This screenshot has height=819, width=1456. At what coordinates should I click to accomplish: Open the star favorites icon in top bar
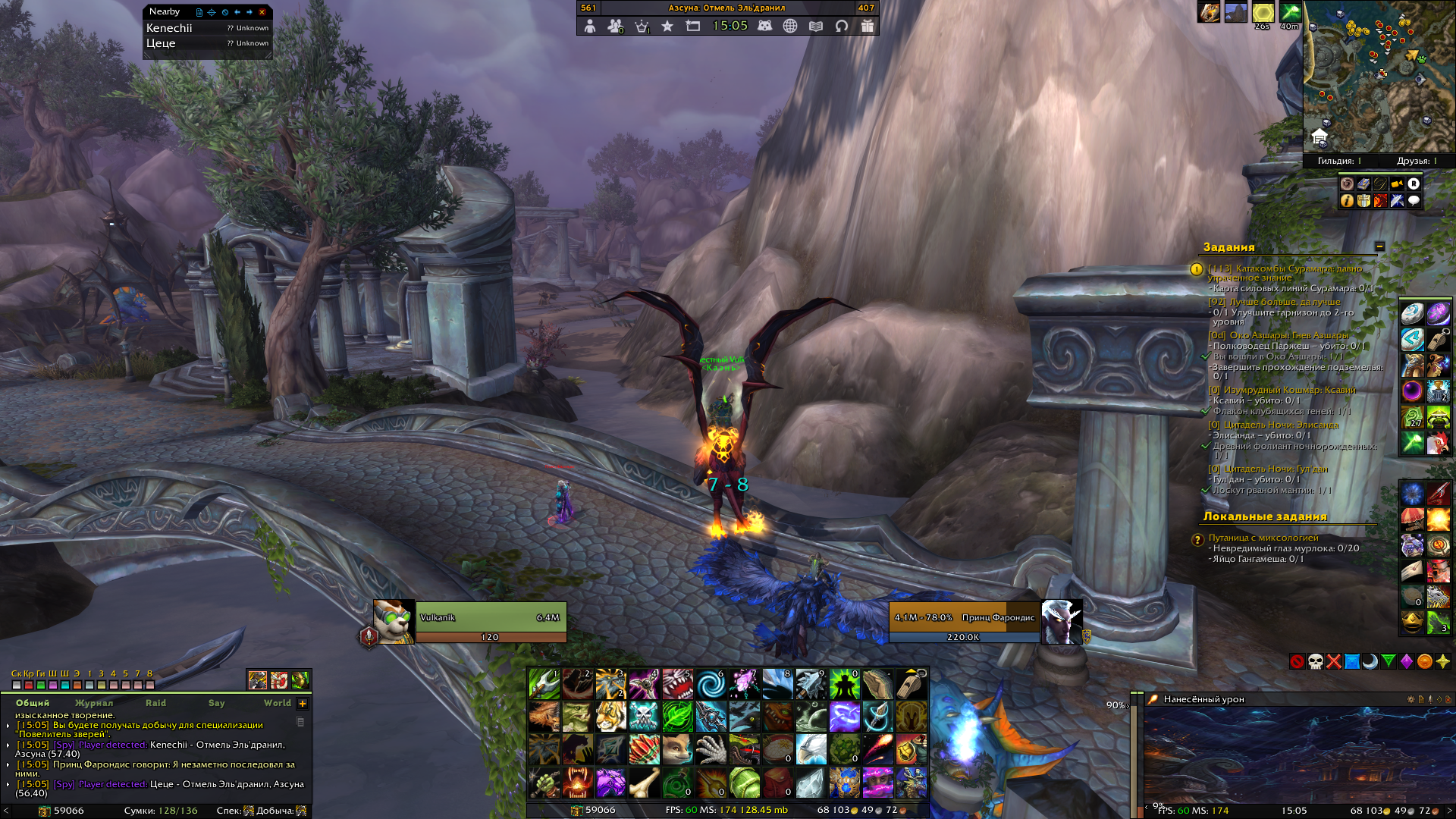[x=667, y=26]
